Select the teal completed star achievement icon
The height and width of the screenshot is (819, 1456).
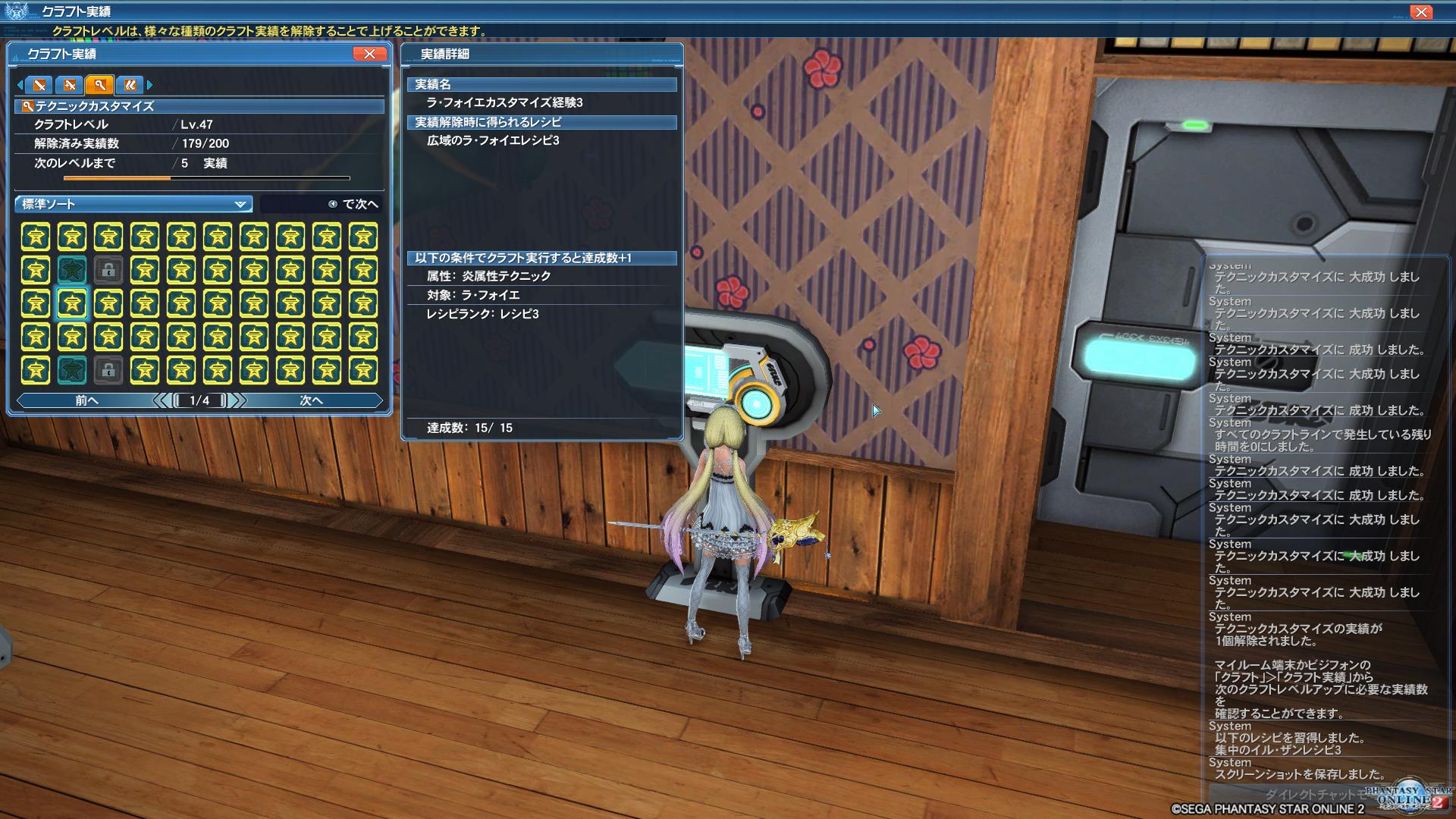pyautogui.click(x=71, y=270)
